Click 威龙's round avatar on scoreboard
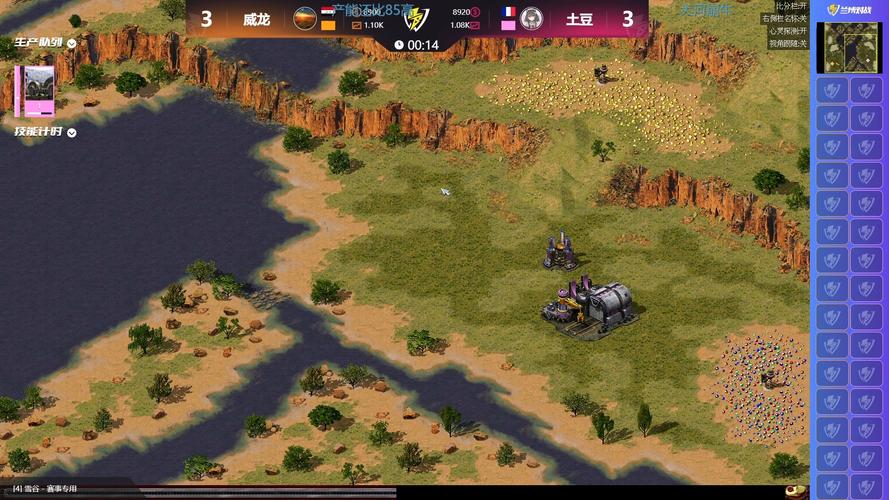The height and width of the screenshot is (500, 889). click(x=305, y=17)
